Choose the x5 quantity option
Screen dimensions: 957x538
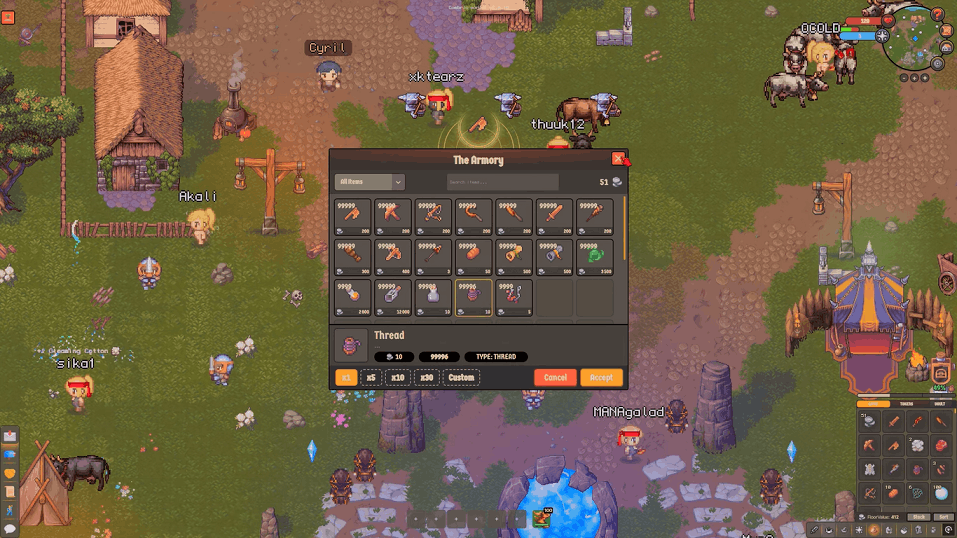click(371, 377)
